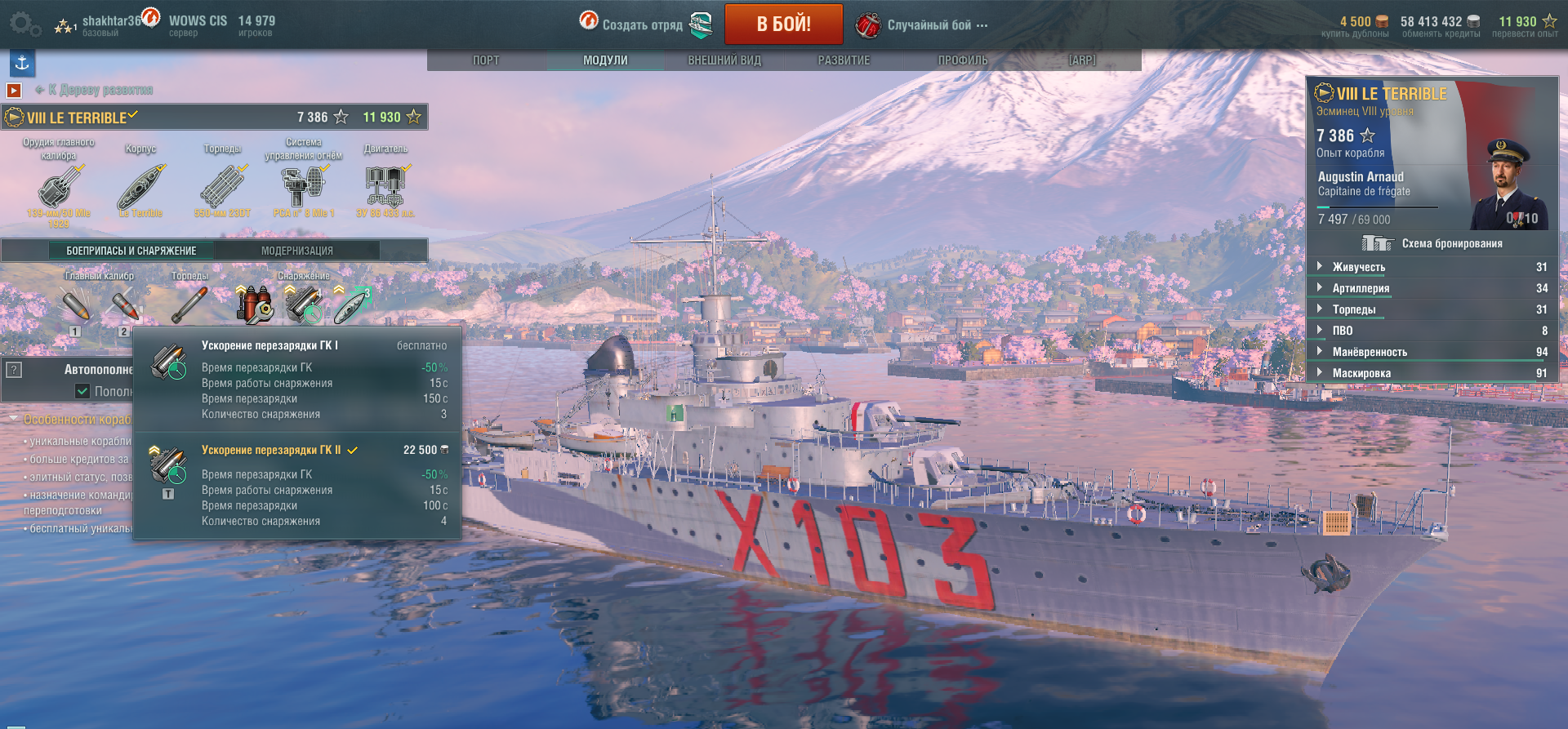Open the РАЗВИТИЕ tab
Image resolution: width=1568 pixels, height=729 pixels.
(844, 60)
